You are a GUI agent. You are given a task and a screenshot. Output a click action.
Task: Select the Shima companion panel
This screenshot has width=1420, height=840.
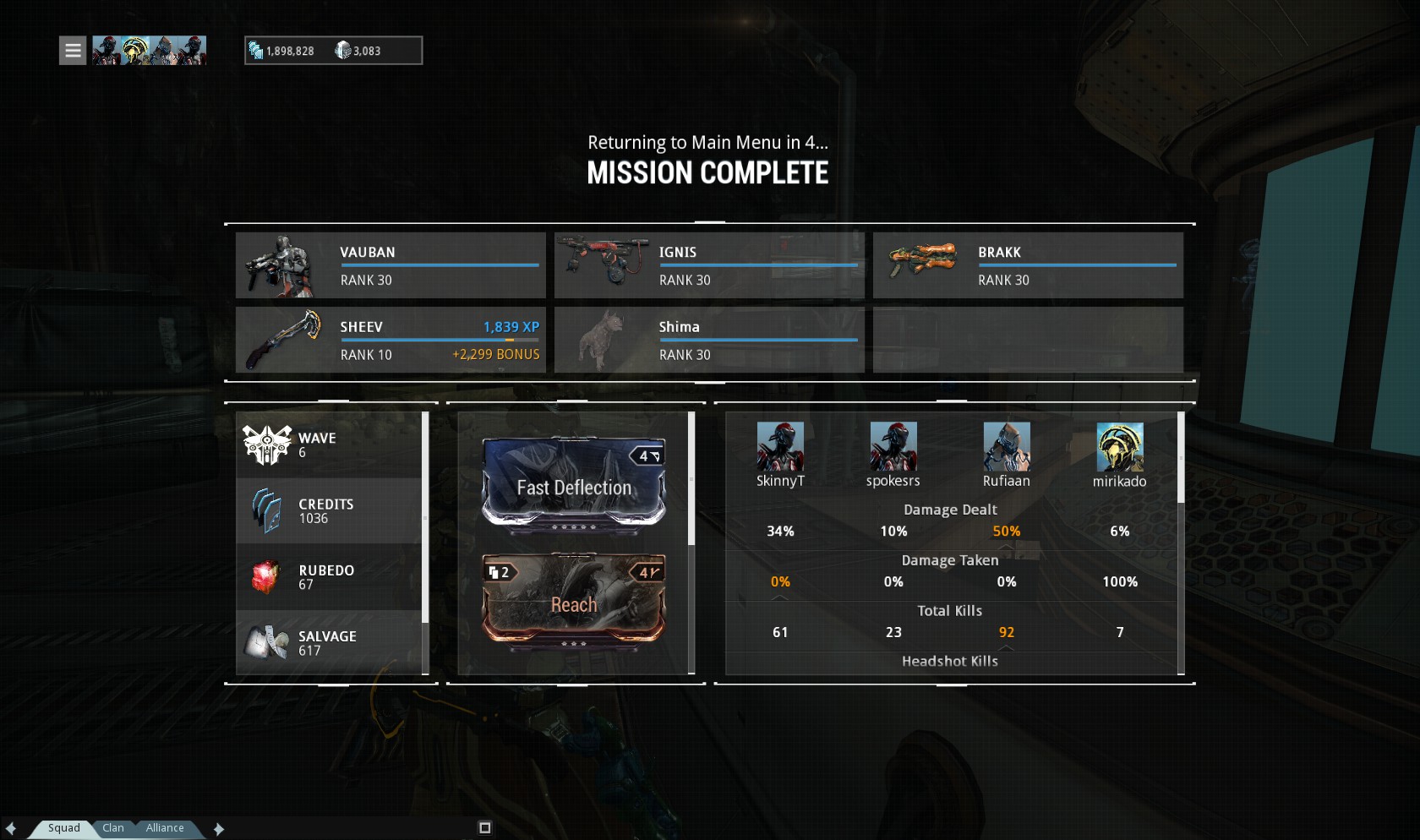[x=709, y=340]
